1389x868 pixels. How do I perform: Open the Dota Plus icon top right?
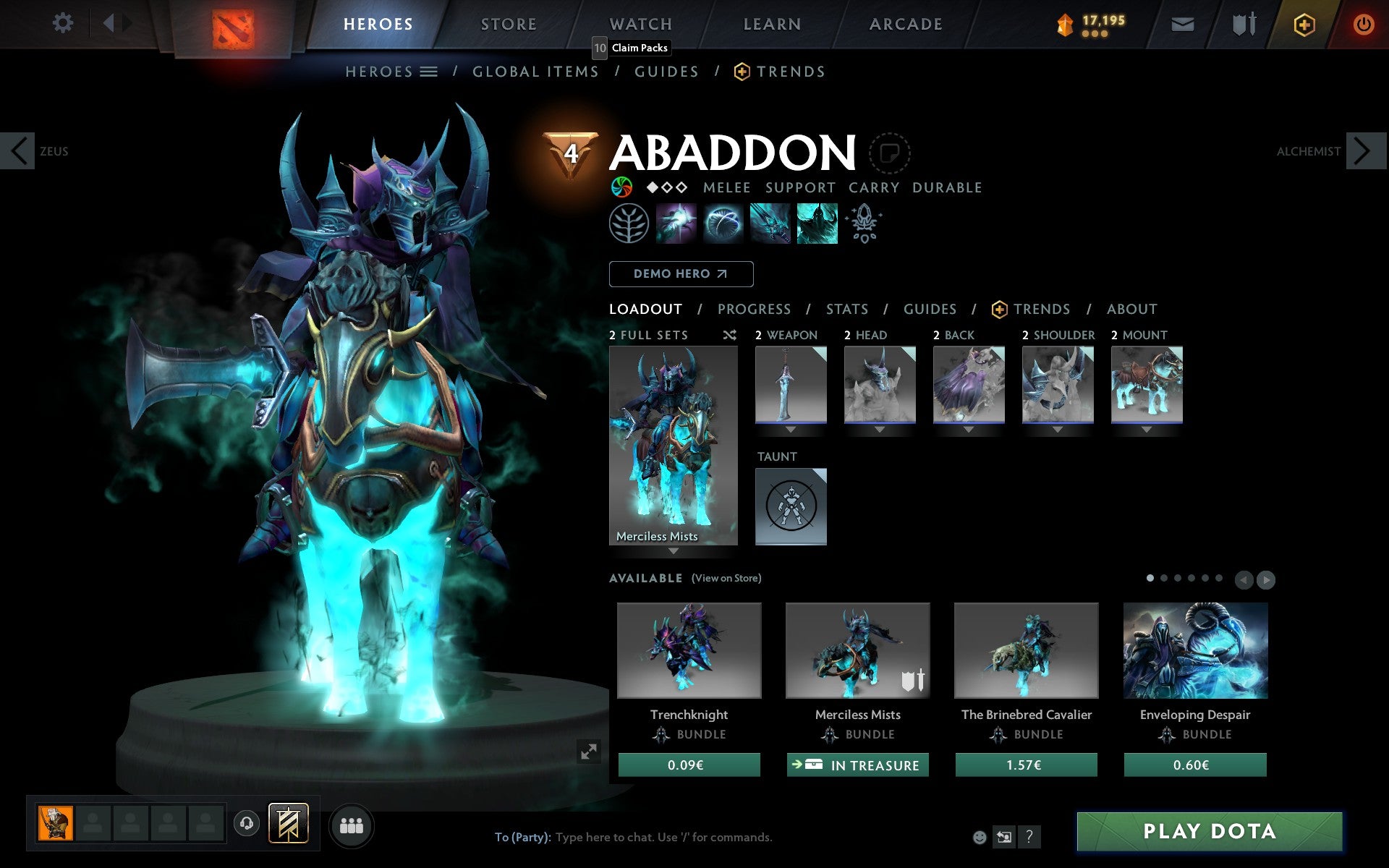[1303, 23]
